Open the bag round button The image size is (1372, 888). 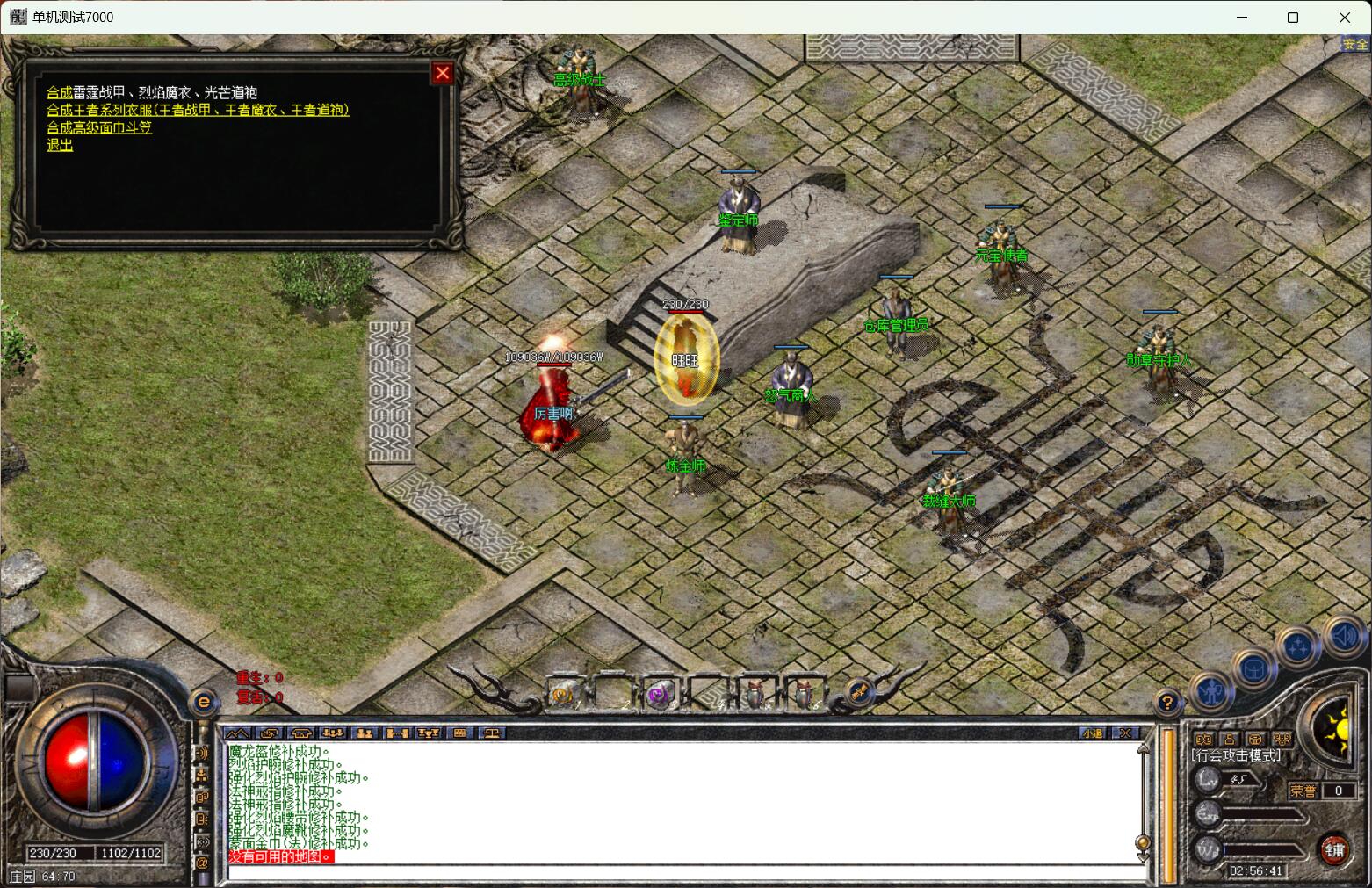point(1254,670)
